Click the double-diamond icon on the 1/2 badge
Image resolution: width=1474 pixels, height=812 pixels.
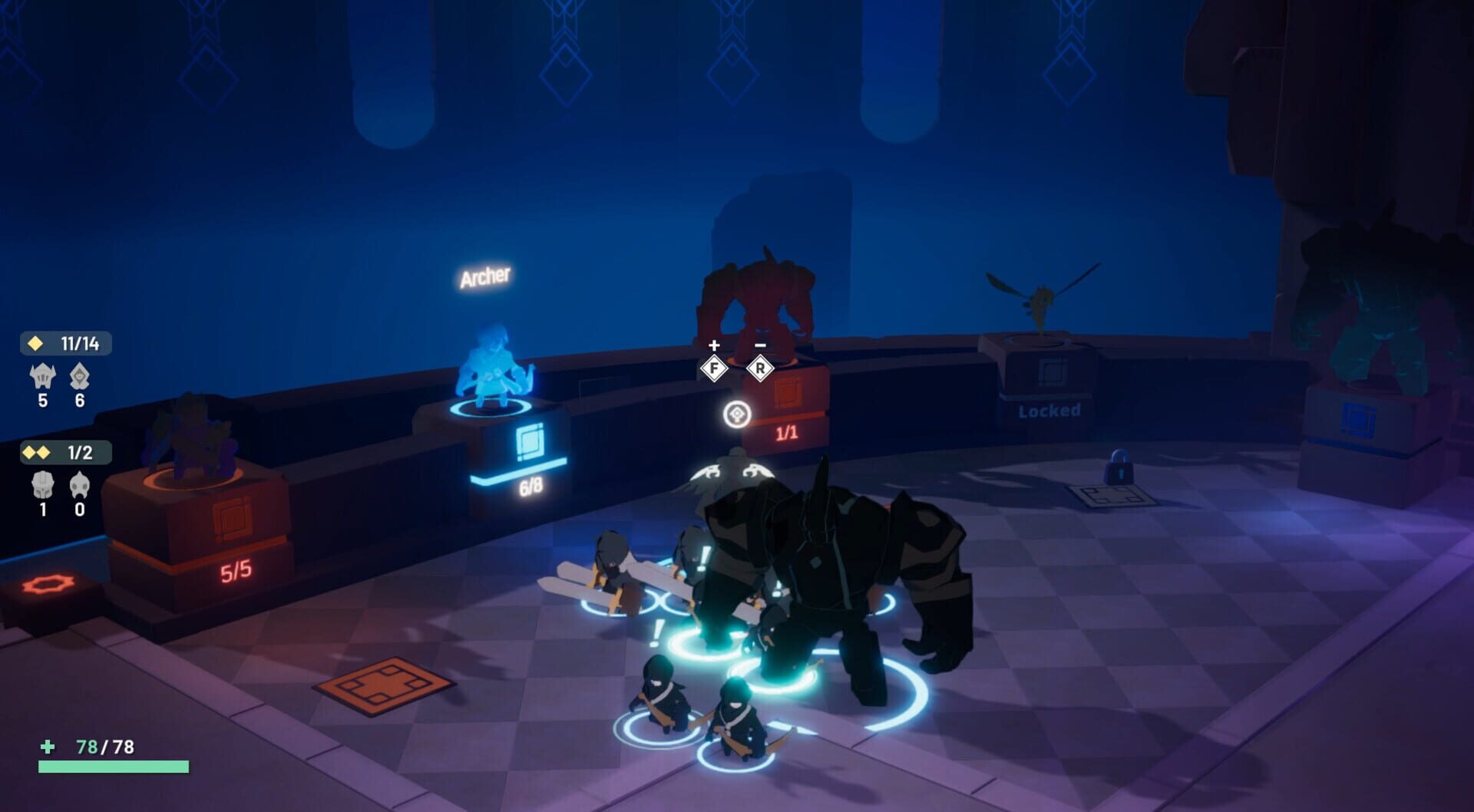pos(38,454)
